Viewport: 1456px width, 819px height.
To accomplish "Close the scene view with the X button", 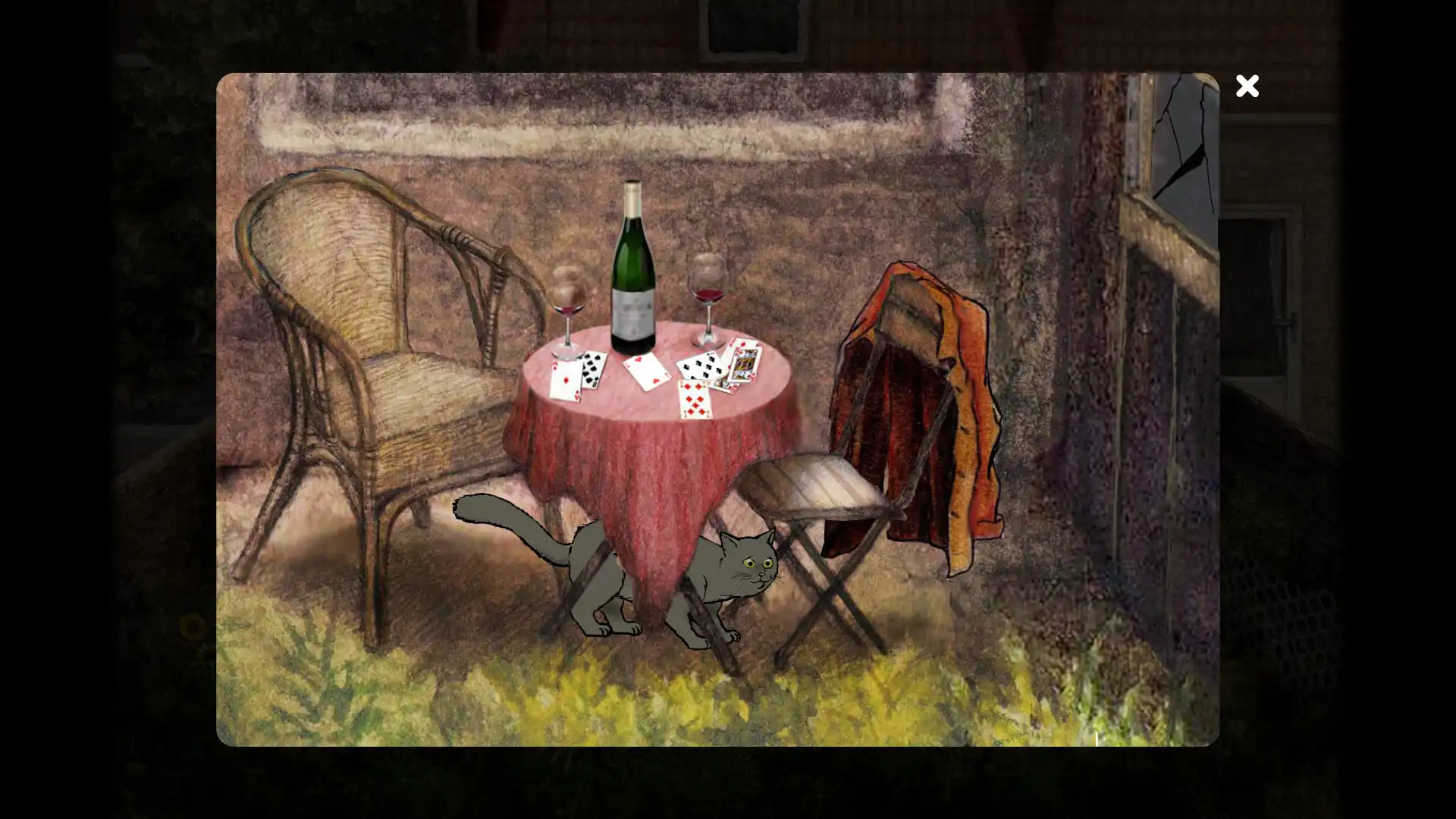I will [x=1247, y=86].
